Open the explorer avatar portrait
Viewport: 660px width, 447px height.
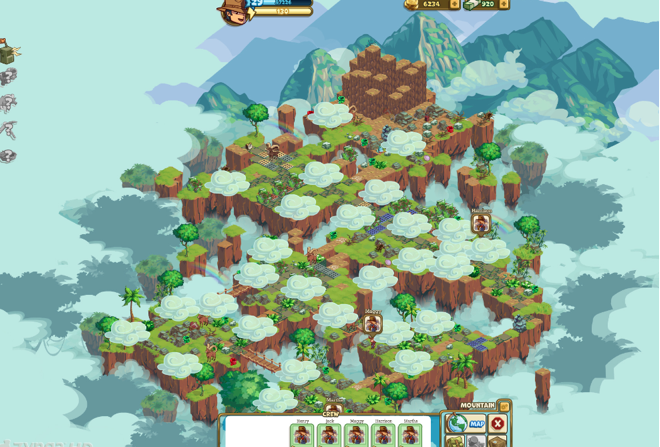pos(232,11)
